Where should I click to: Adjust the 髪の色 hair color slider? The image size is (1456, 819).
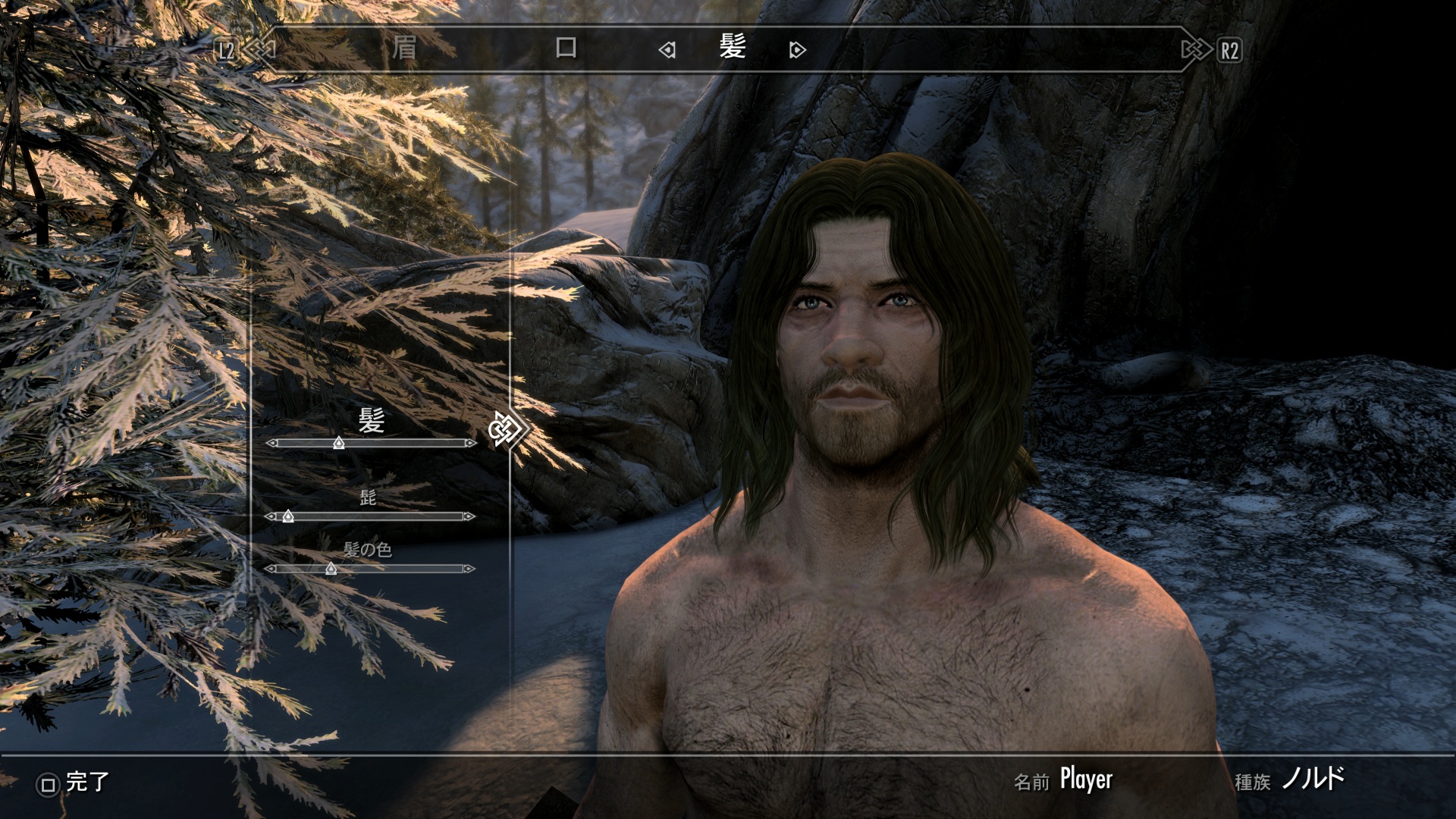tap(331, 569)
